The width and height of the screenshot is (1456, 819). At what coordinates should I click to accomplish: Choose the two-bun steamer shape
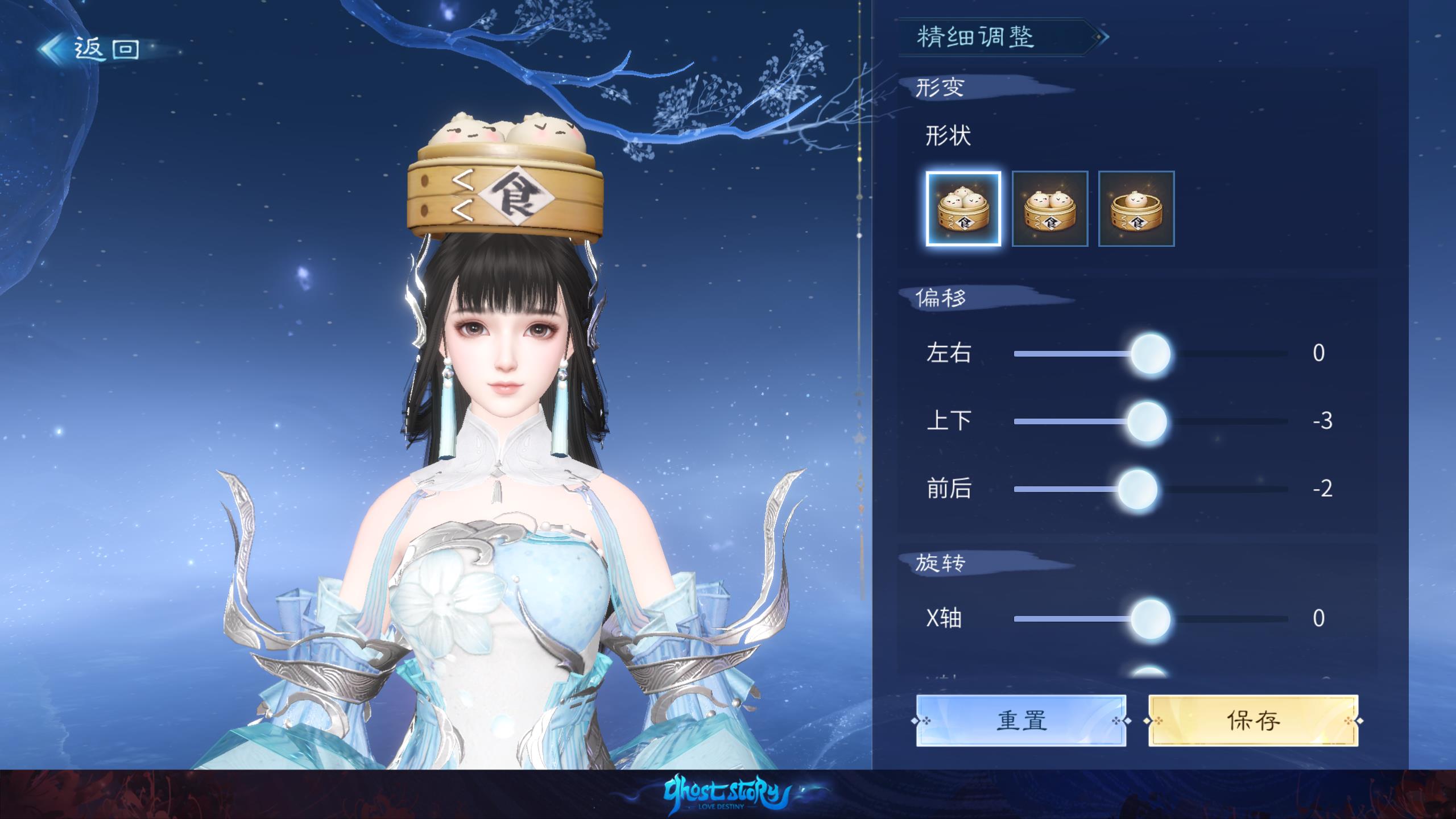click(1050, 209)
